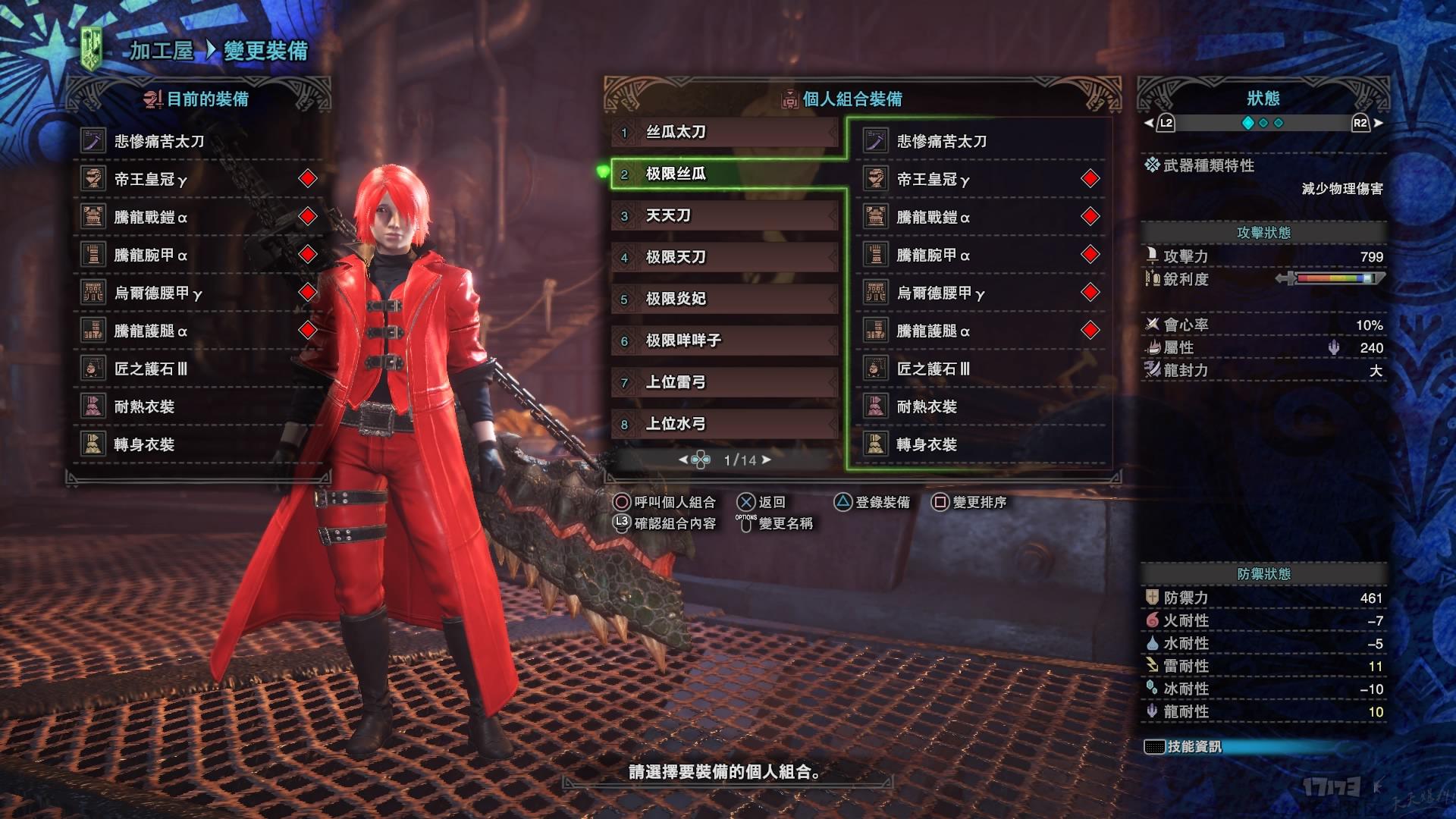Select the 极限咩咩子 loadout

pos(724,341)
